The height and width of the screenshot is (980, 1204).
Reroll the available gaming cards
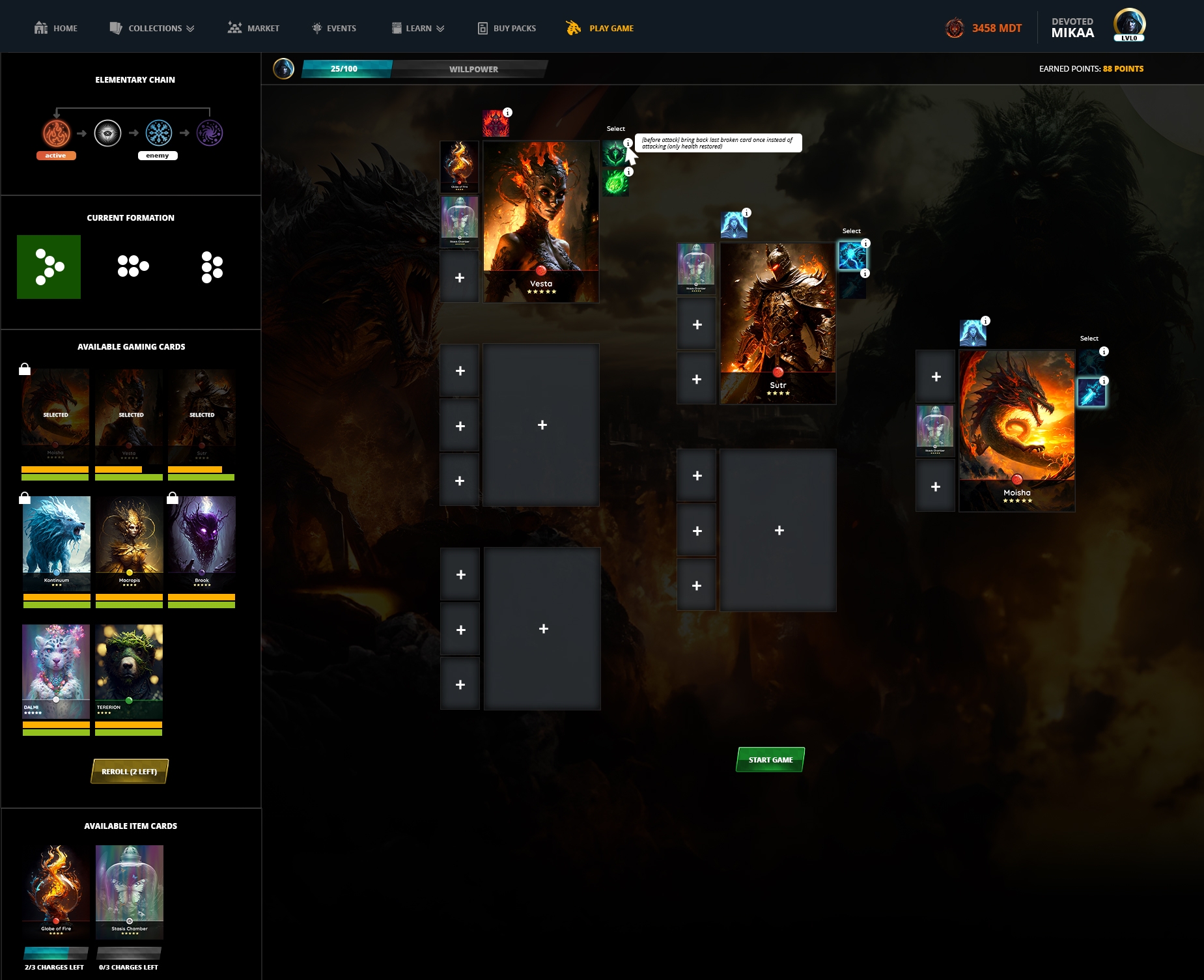[x=130, y=772]
